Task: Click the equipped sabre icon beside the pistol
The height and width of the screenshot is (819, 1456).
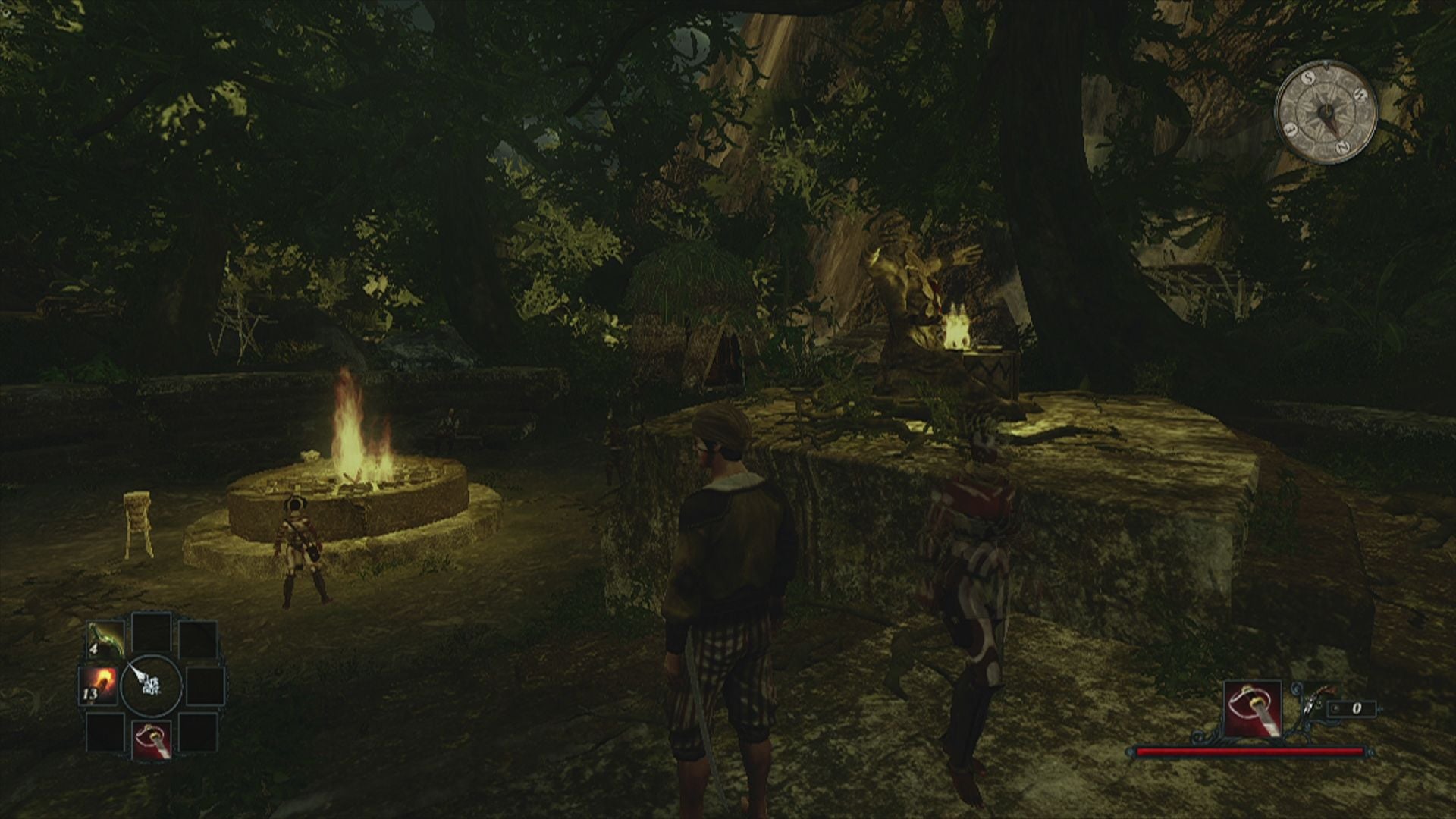Action: (1251, 709)
